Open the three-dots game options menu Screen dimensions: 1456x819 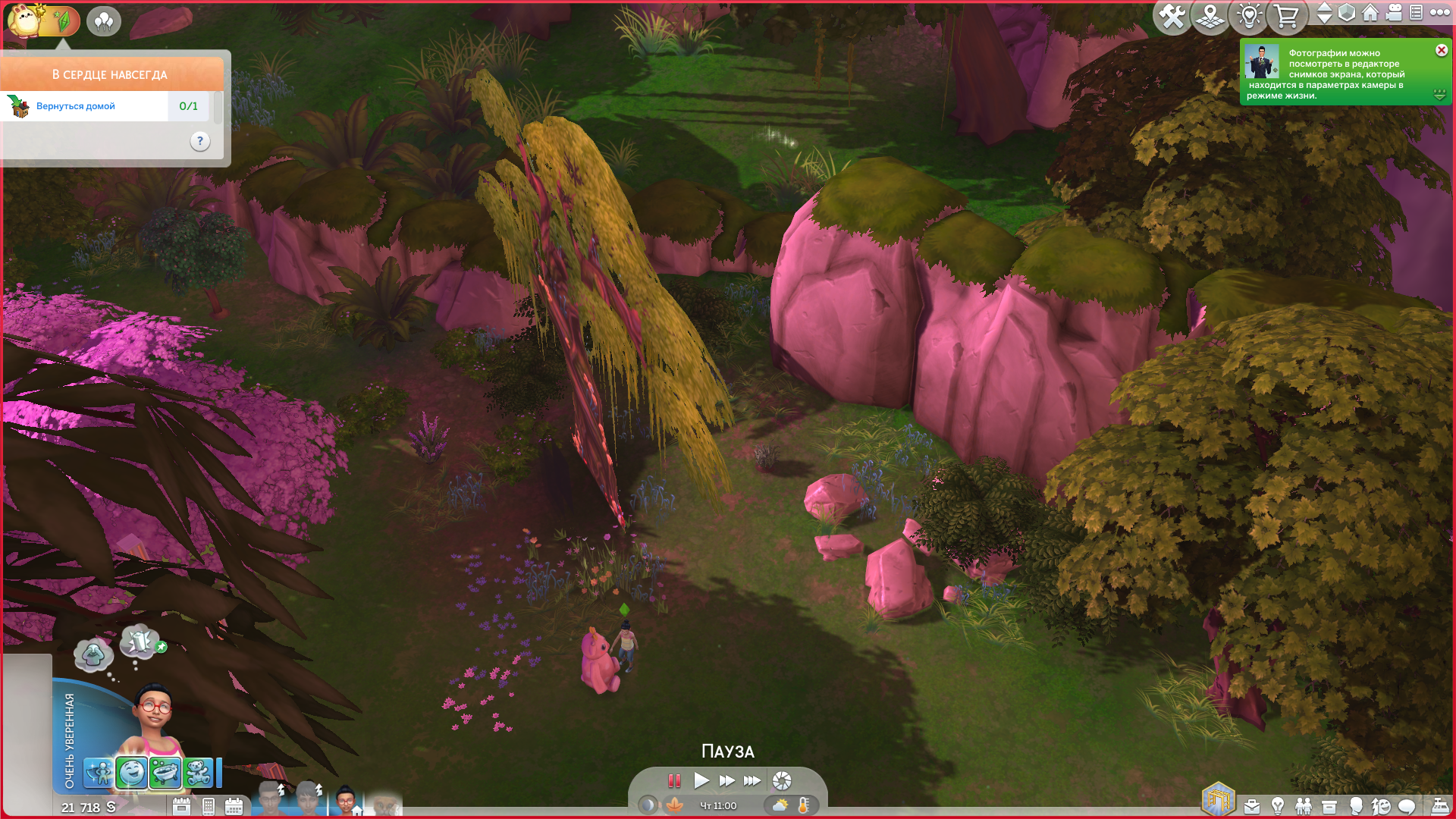(x=1440, y=12)
